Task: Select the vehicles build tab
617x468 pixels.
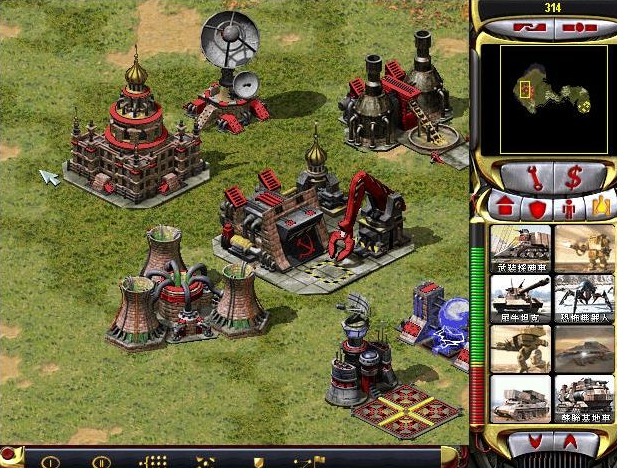Action: (600, 207)
